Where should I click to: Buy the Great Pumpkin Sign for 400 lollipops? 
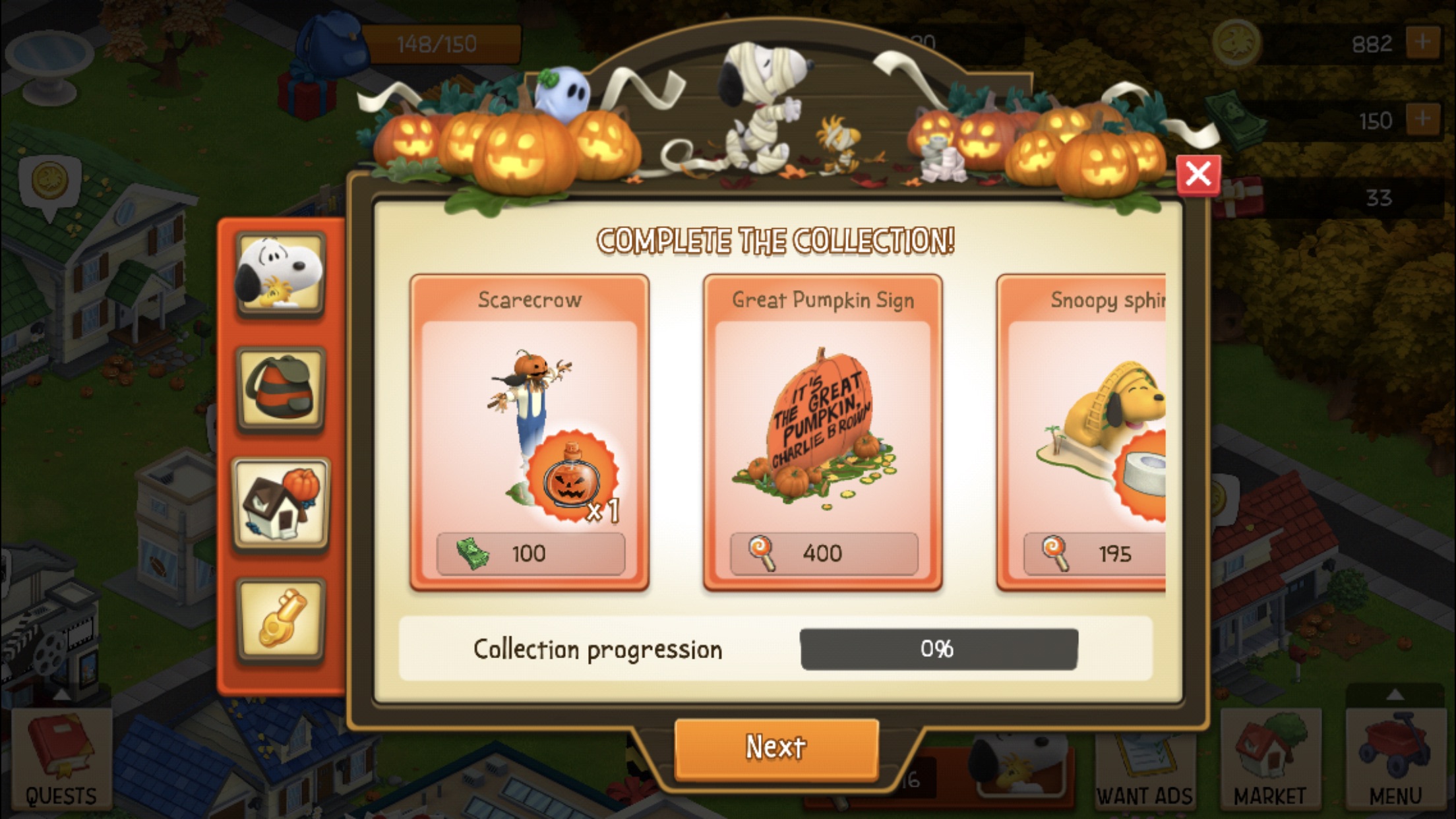pos(824,553)
